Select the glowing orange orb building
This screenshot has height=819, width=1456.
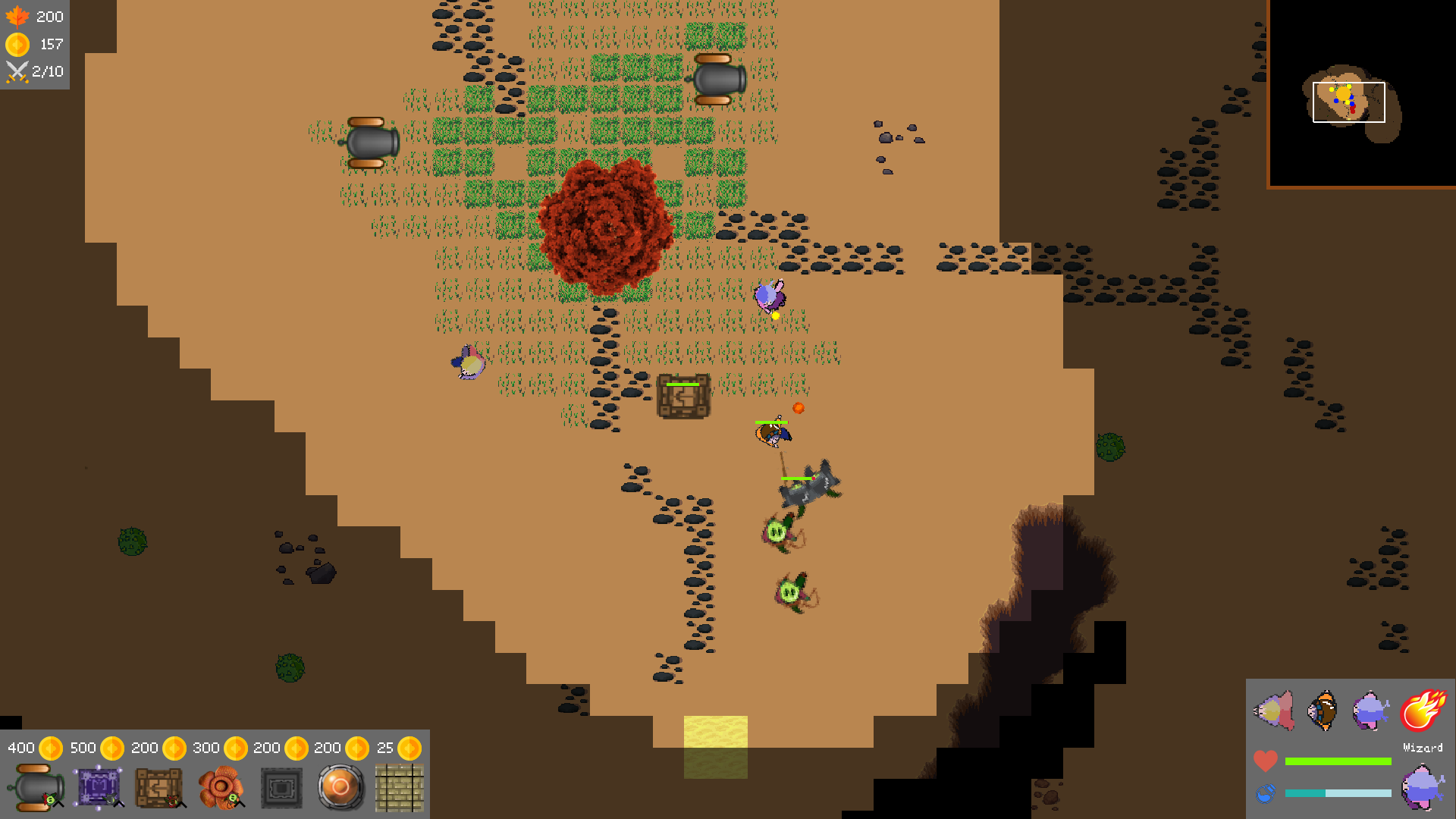point(340,787)
